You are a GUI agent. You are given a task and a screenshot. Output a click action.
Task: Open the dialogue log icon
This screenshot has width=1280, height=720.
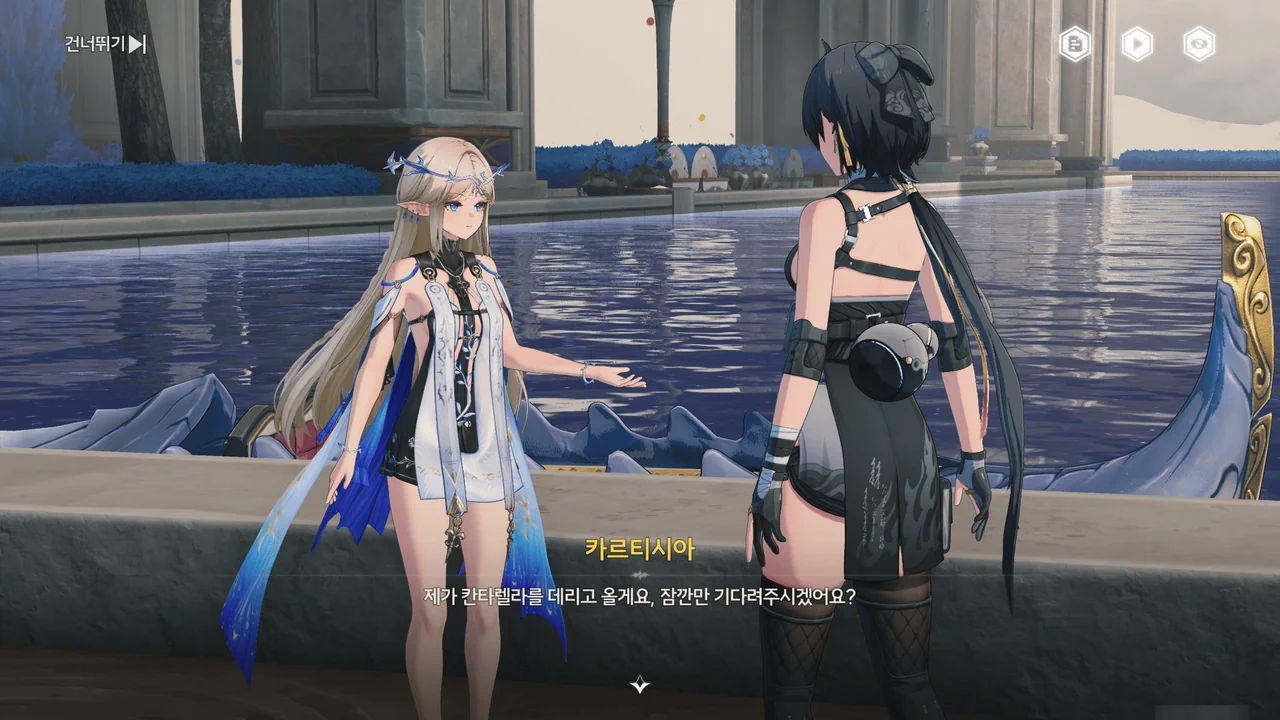point(1075,44)
